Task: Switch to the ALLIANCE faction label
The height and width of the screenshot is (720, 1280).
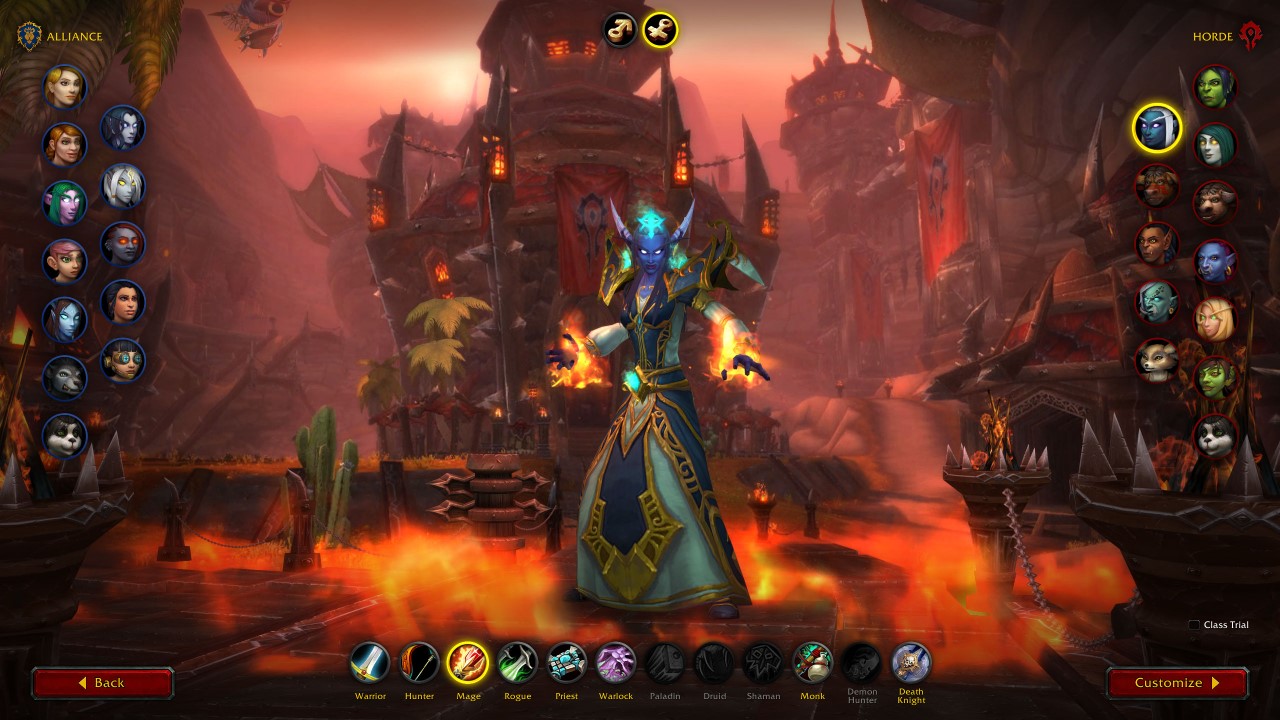Action: coord(74,36)
